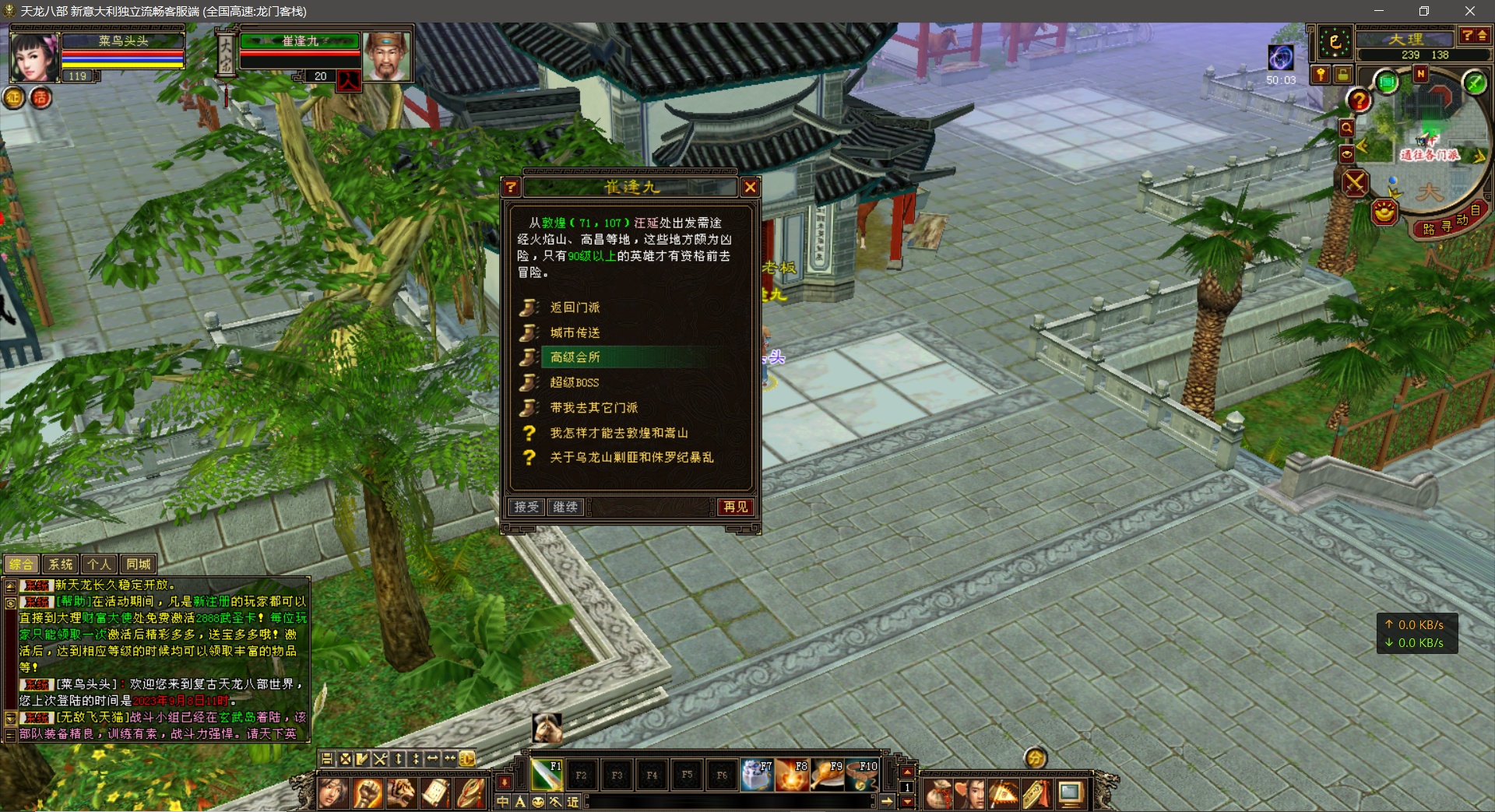
Task: Open the 同城 chat tab
Action: click(x=139, y=564)
